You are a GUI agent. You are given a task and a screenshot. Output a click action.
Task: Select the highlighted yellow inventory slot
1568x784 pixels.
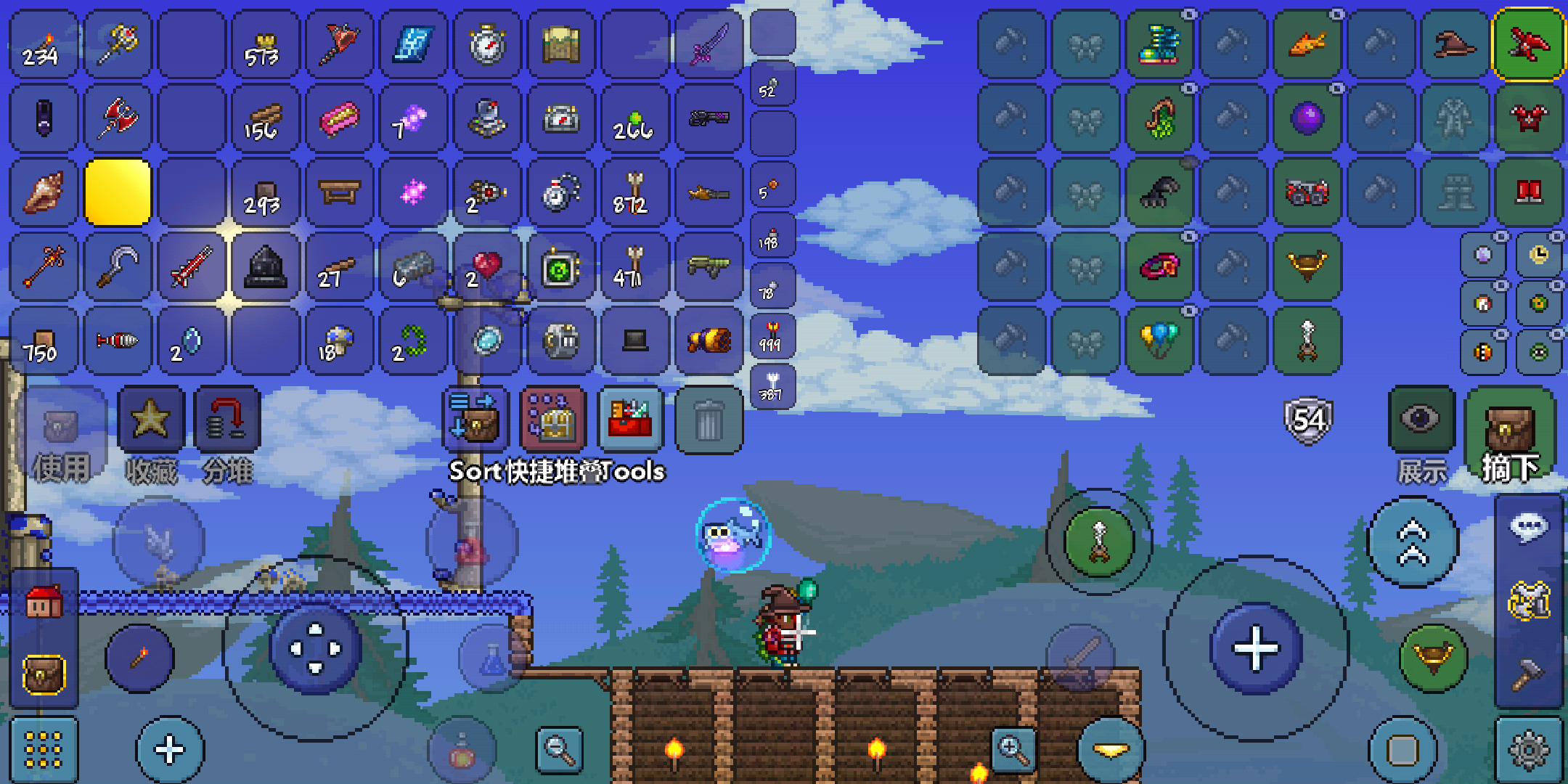[x=118, y=192]
